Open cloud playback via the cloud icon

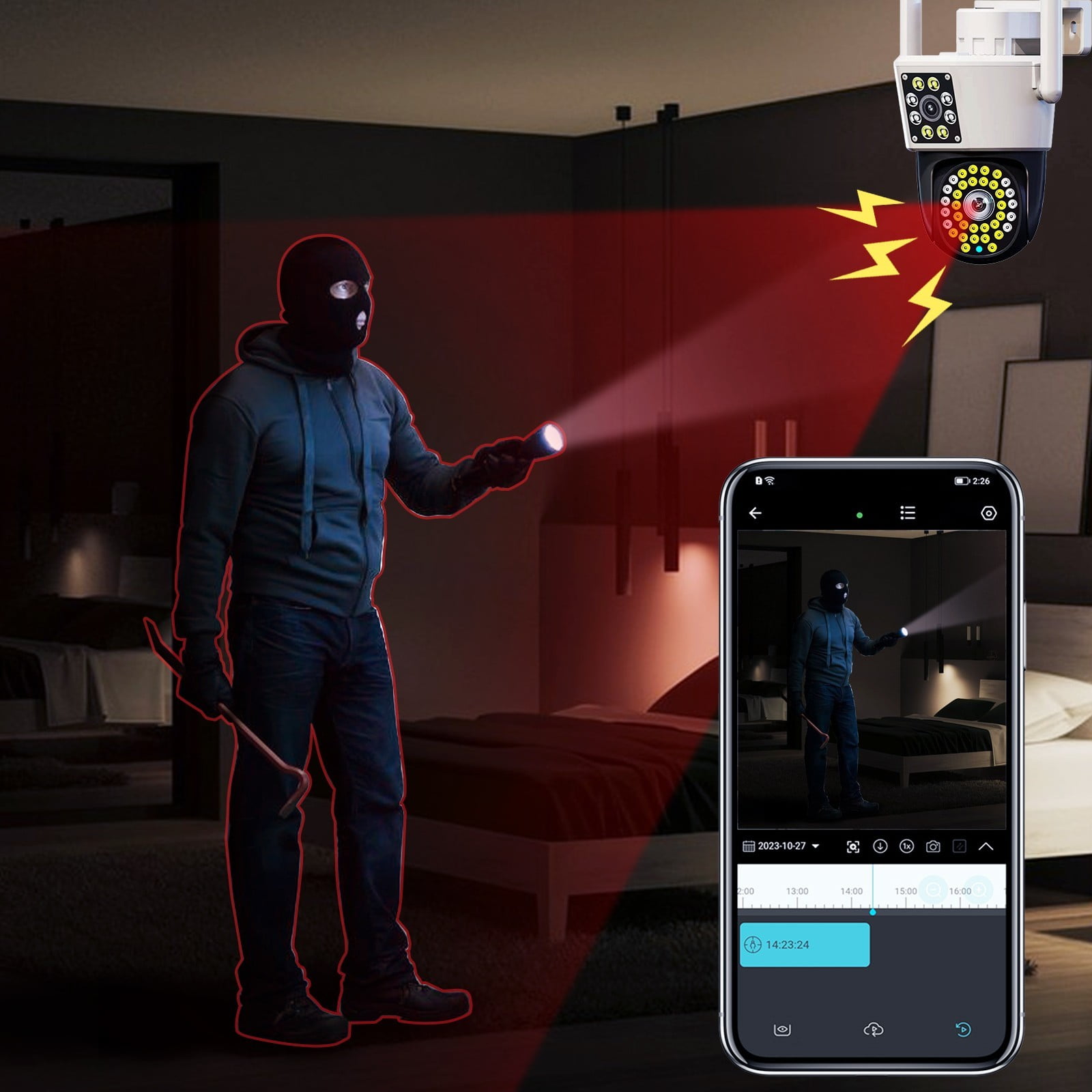click(873, 1029)
